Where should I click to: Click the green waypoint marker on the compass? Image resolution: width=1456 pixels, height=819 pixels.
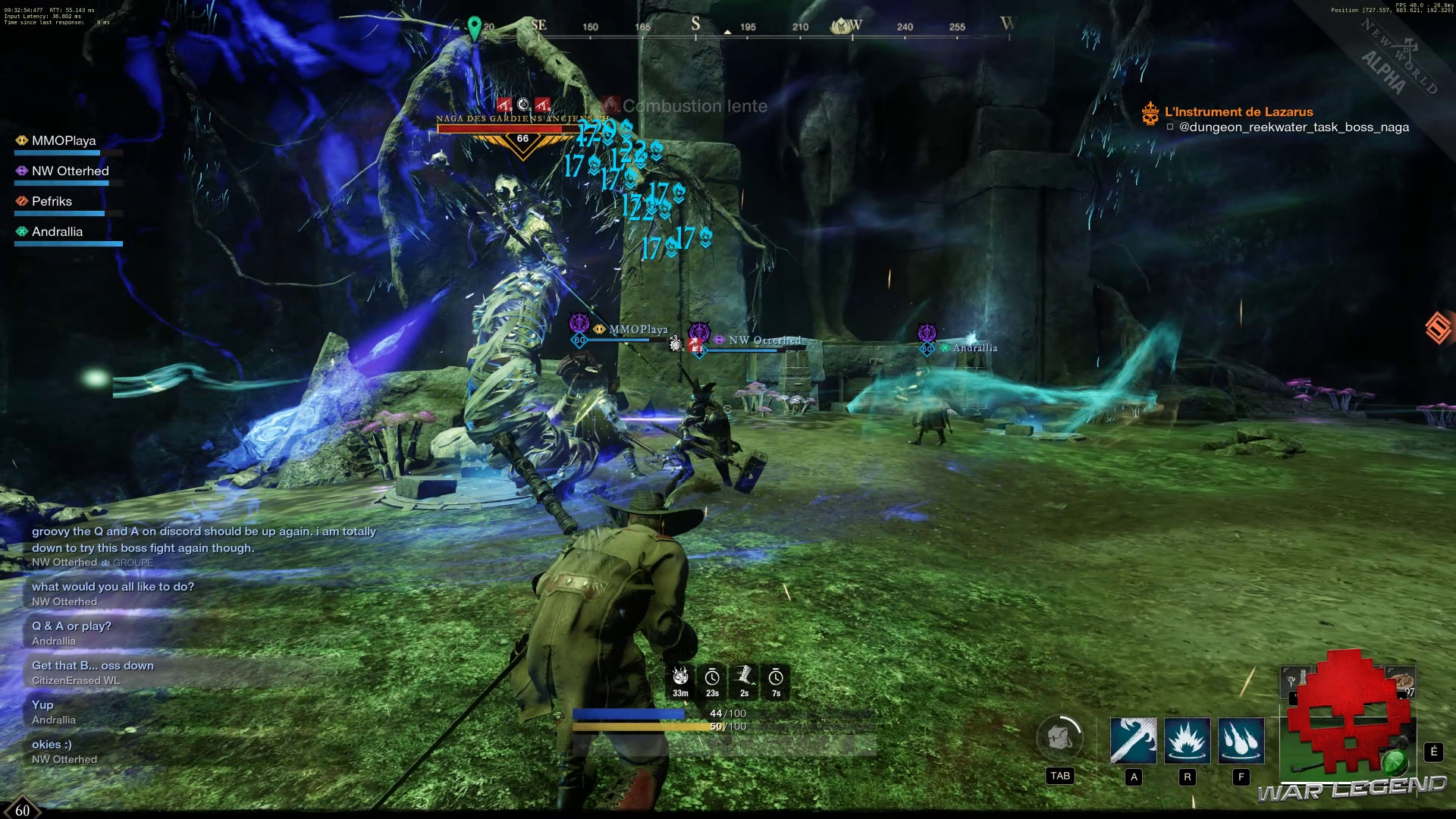pos(475,28)
